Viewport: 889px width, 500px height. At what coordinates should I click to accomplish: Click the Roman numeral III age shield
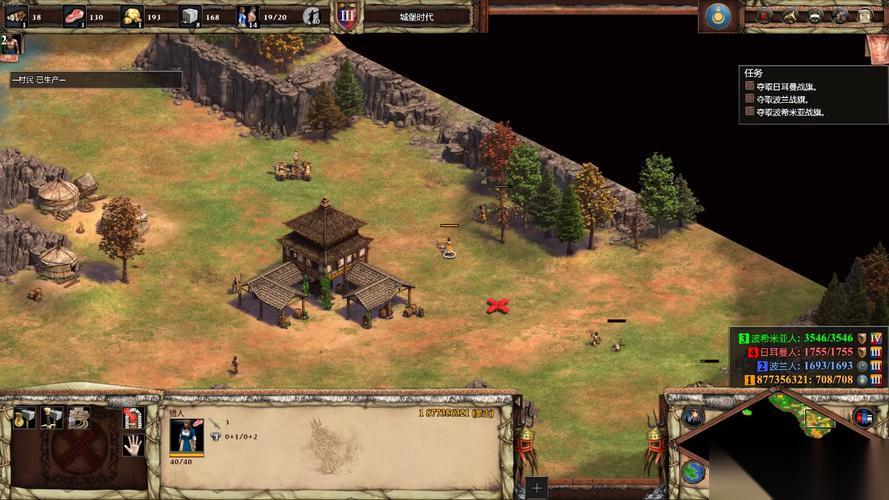(346, 16)
